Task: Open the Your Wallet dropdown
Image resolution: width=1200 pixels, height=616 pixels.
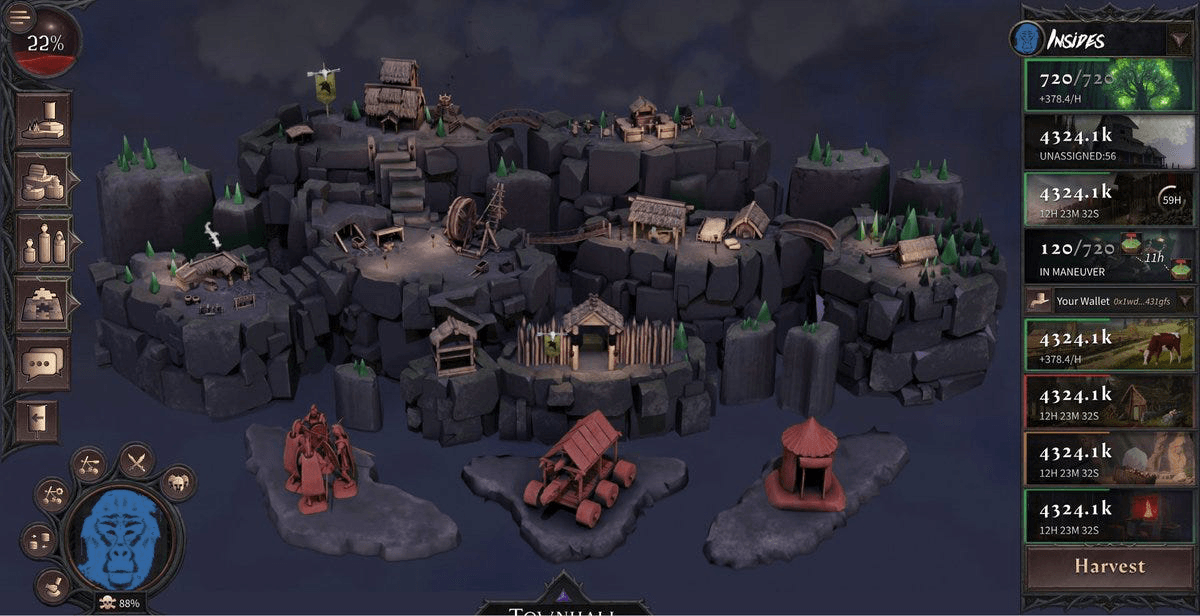Action: click(x=1186, y=299)
